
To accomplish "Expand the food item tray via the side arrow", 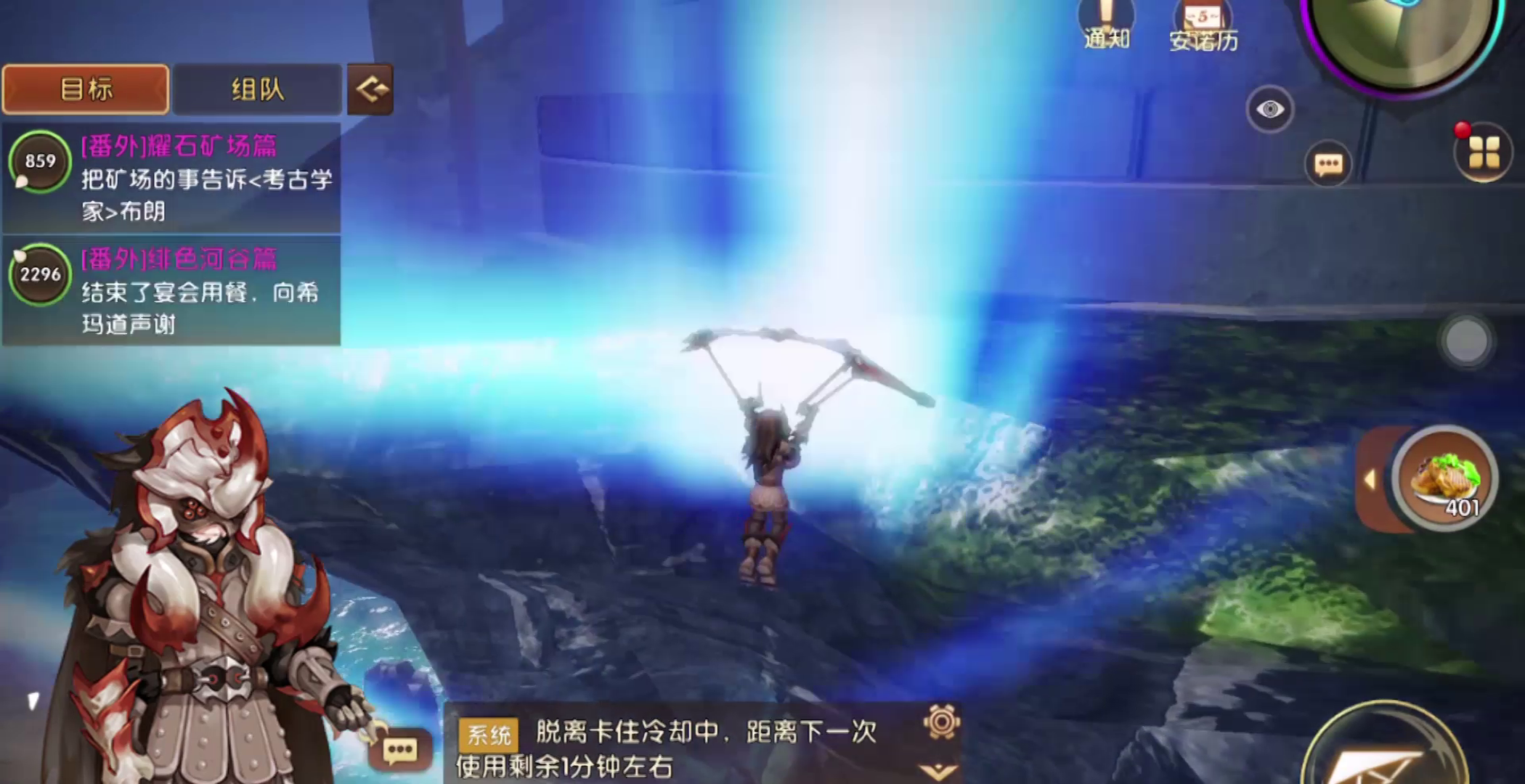I will [x=1370, y=479].
